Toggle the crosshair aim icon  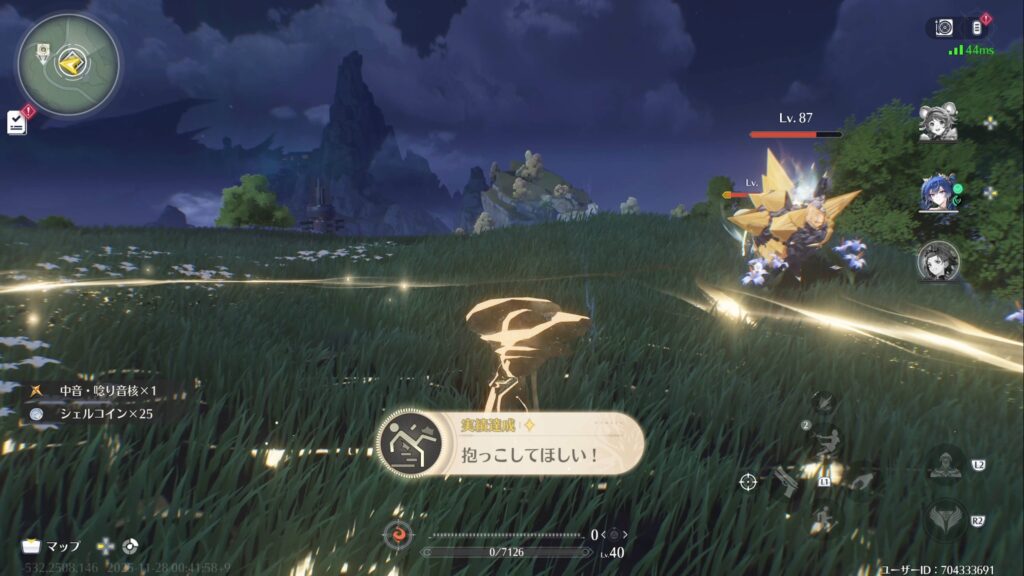(x=748, y=482)
